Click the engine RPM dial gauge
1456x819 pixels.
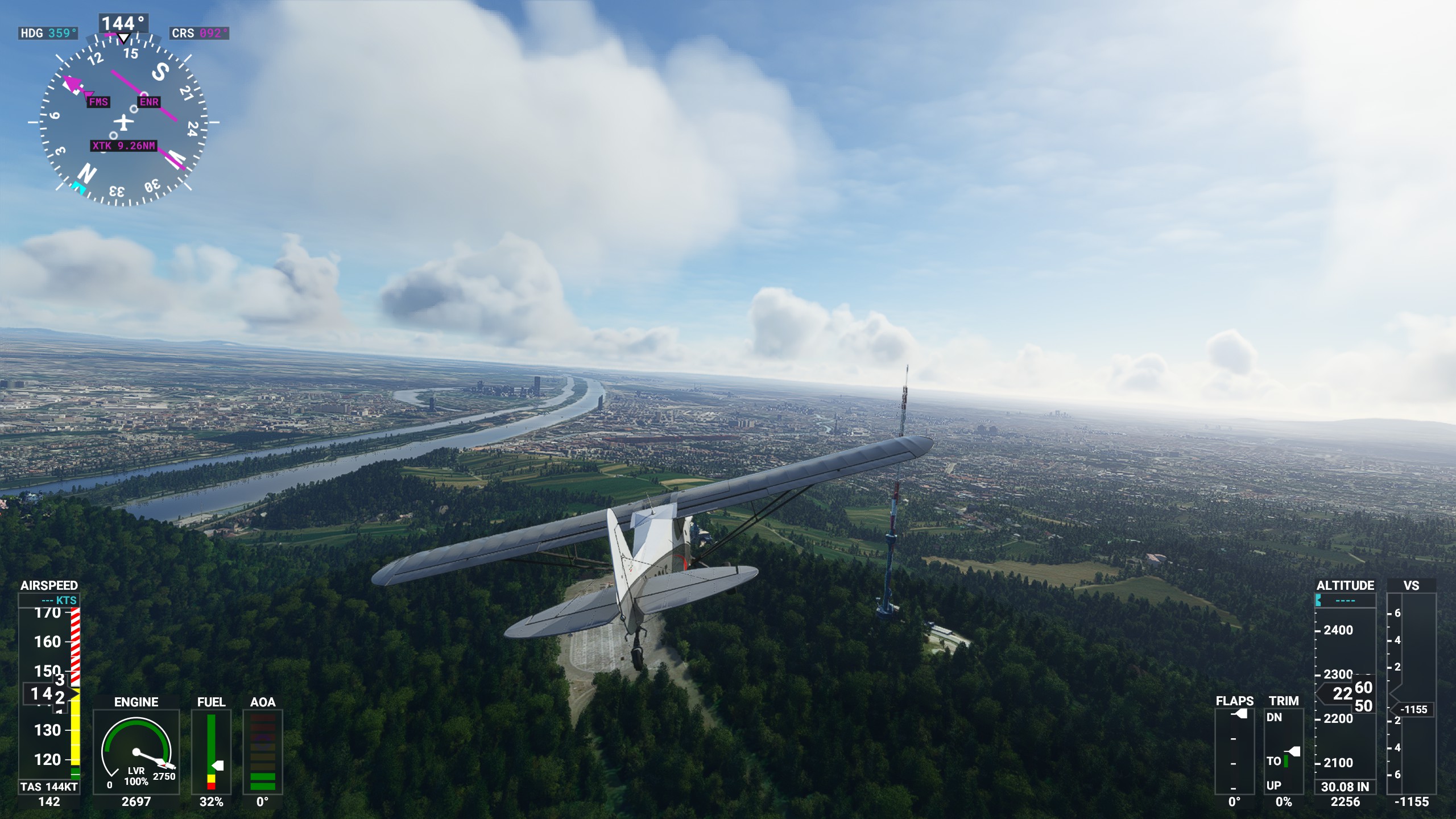coord(136,751)
